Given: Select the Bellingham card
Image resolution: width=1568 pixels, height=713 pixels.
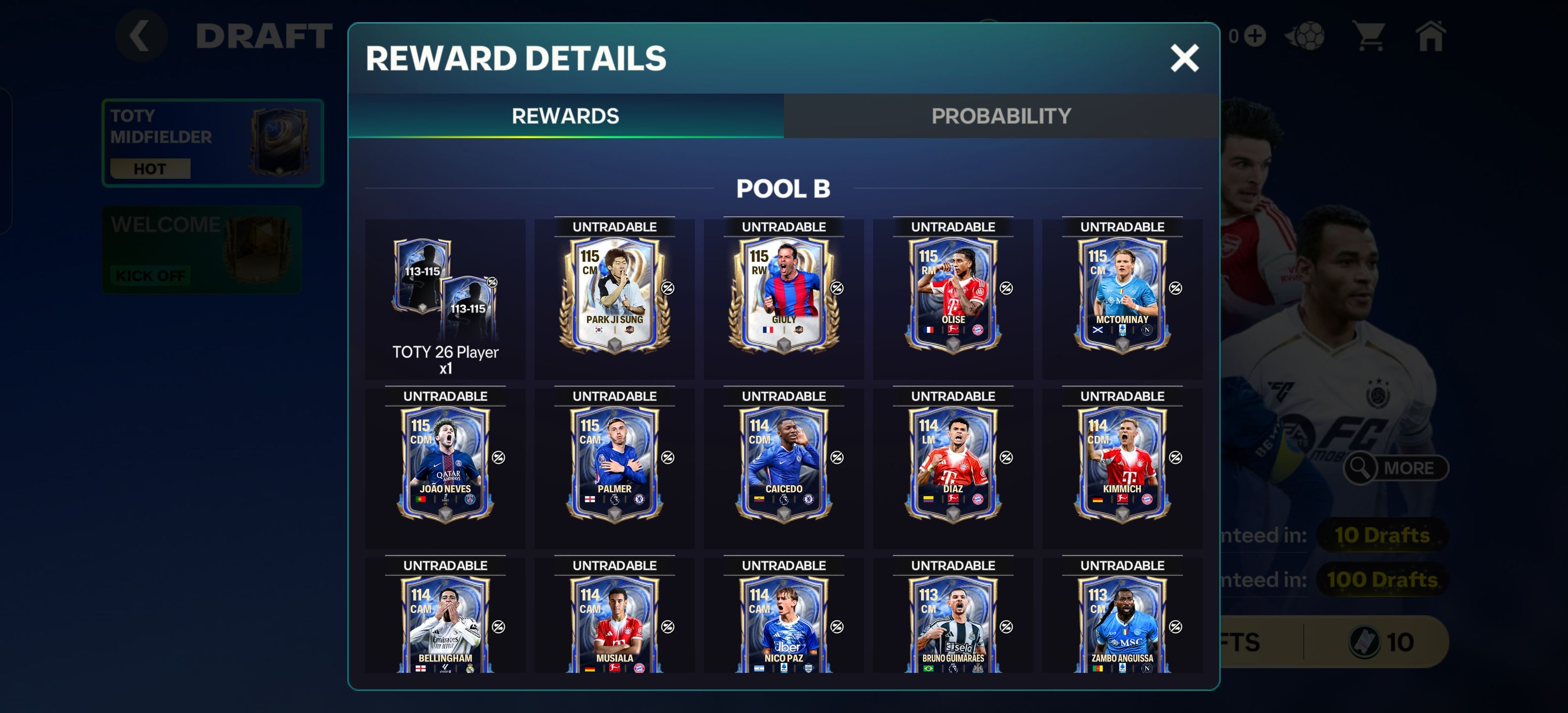Looking at the screenshot, I should (445, 627).
